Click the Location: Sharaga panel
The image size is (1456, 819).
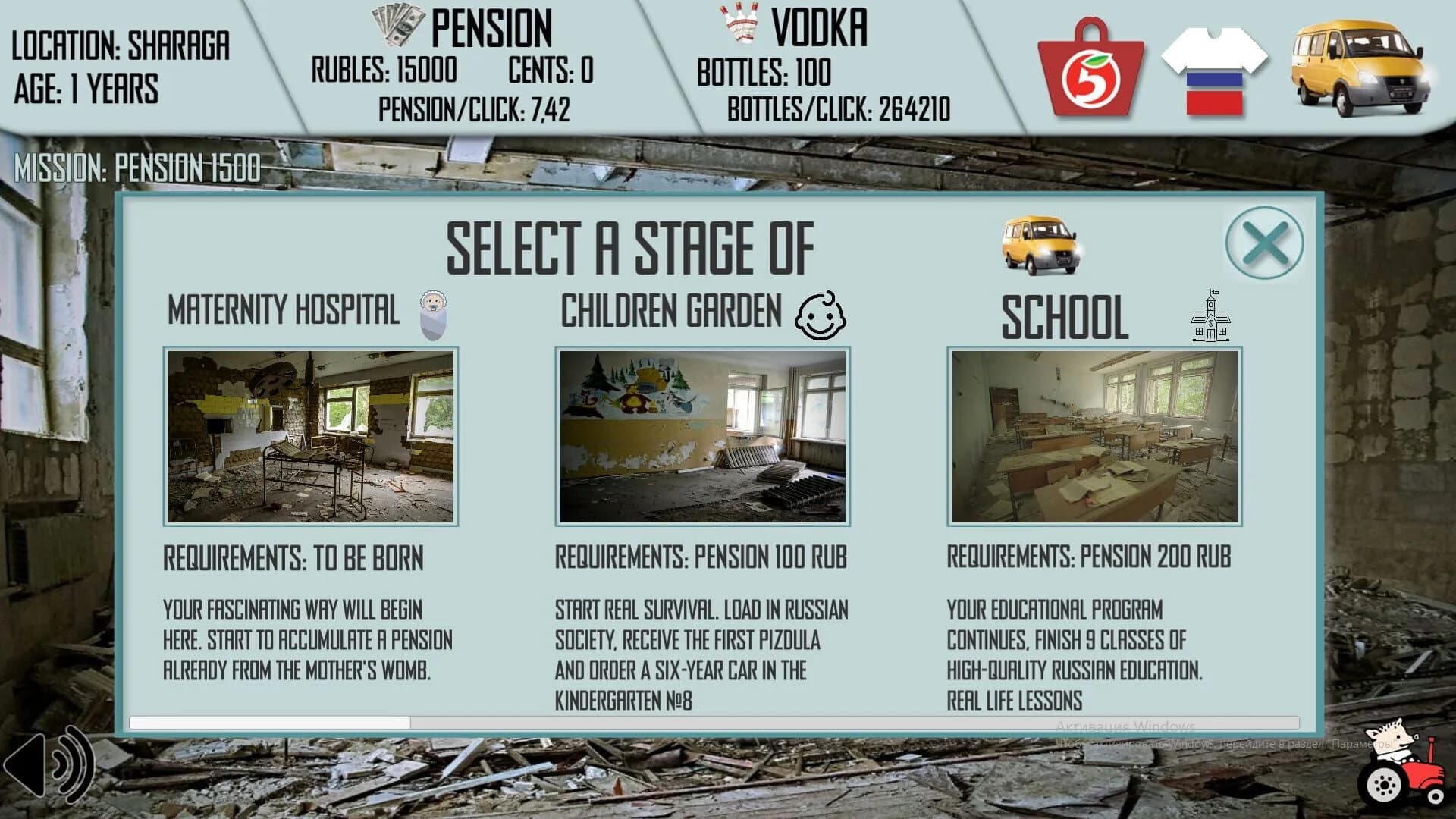pyautogui.click(x=121, y=64)
